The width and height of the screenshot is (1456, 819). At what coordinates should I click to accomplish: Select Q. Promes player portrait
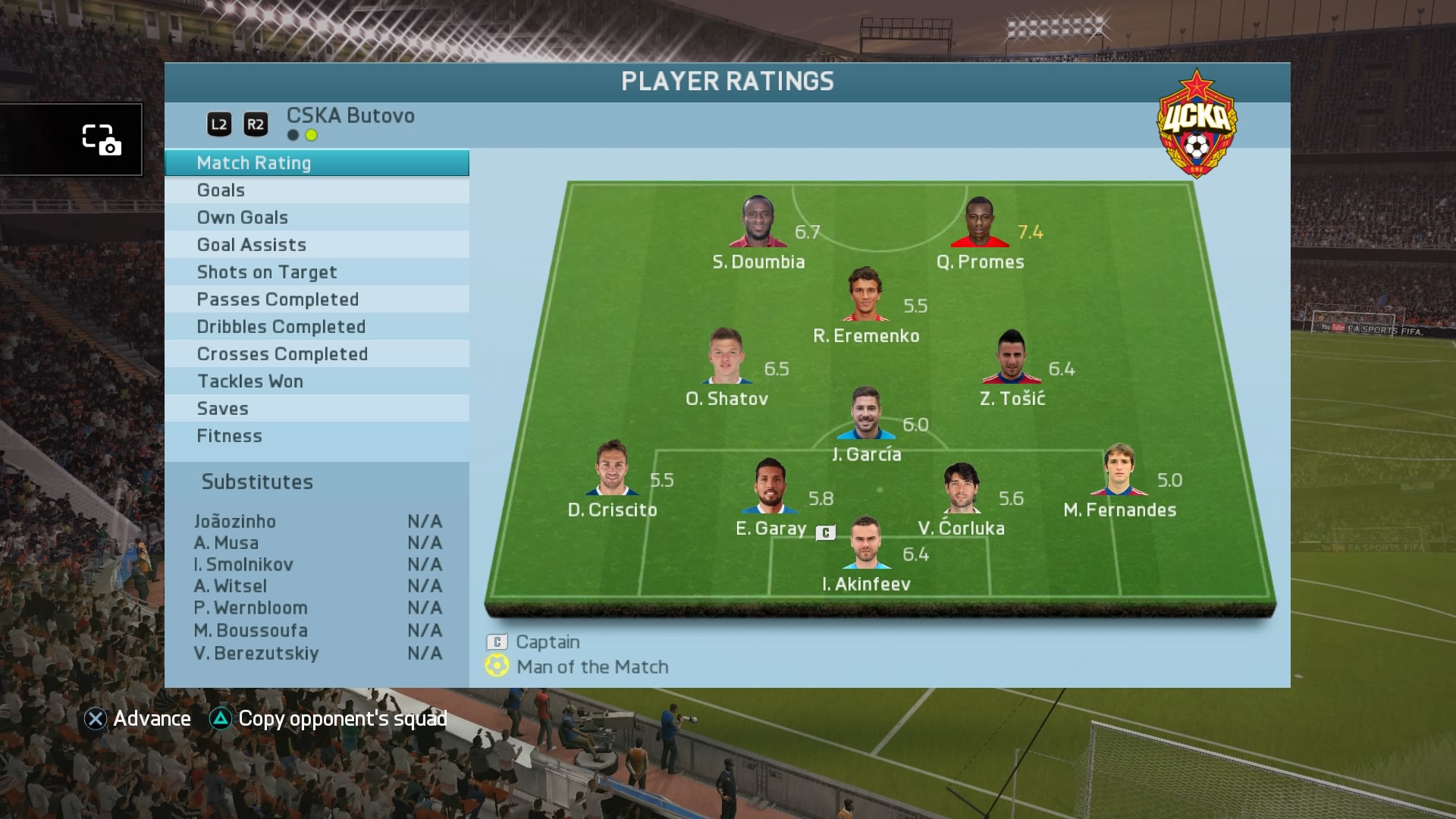point(980,223)
